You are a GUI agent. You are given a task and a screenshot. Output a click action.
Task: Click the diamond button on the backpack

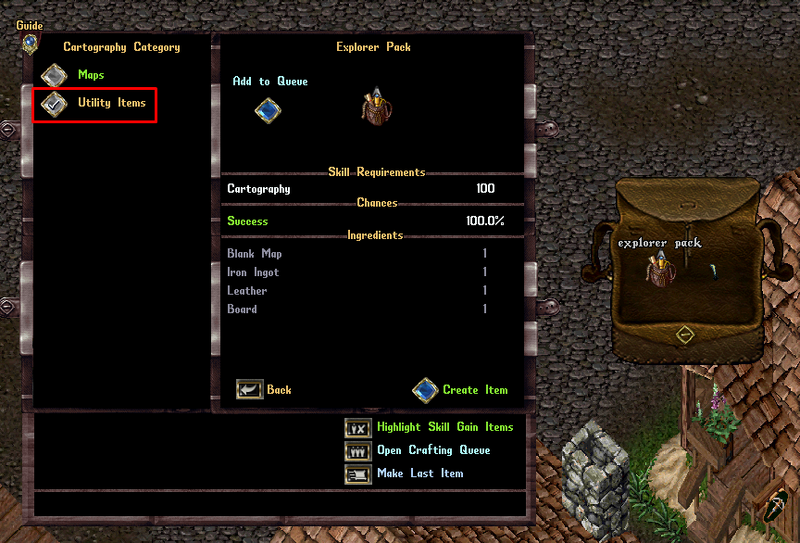point(685,335)
